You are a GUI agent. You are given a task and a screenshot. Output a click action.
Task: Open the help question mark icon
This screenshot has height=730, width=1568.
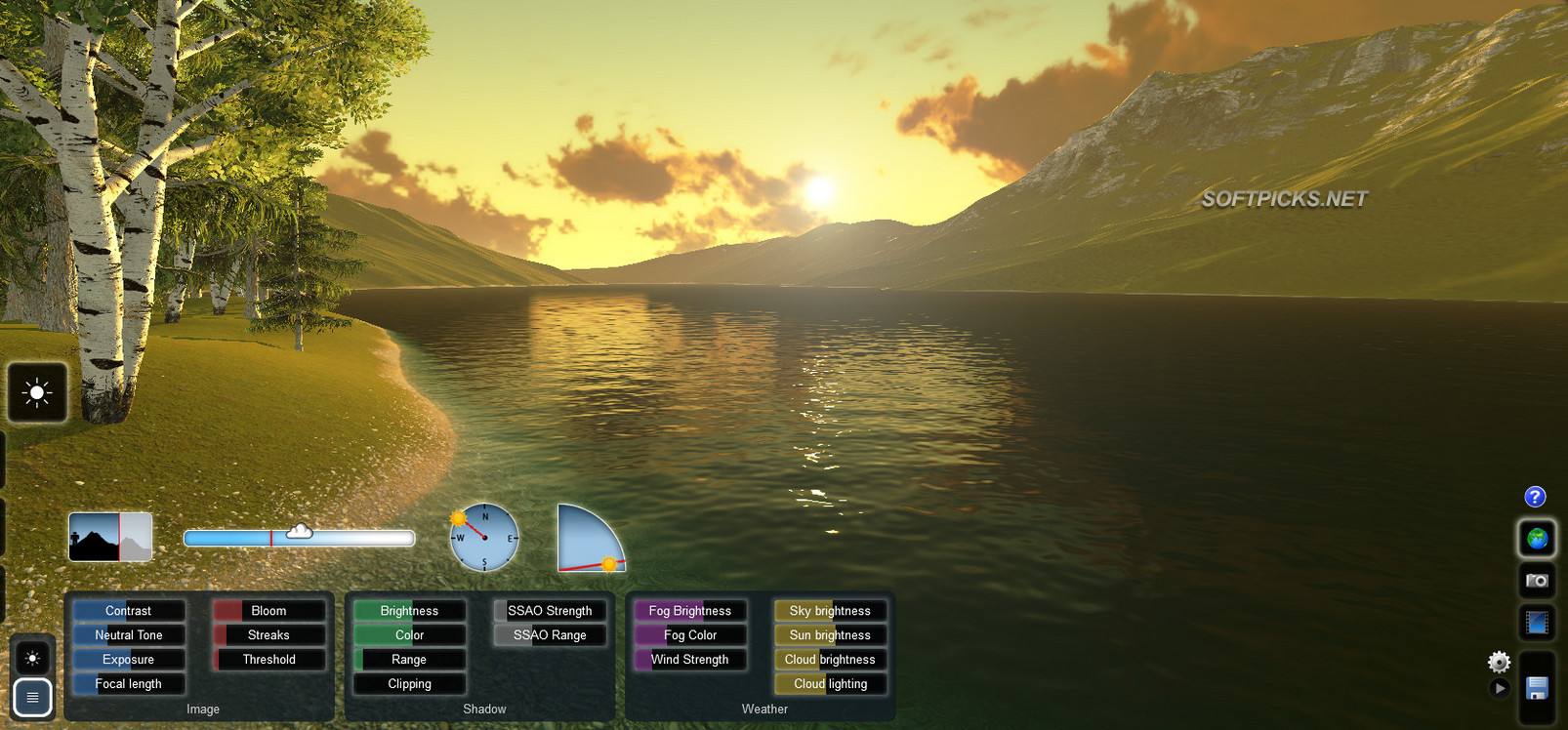[x=1535, y=497]
